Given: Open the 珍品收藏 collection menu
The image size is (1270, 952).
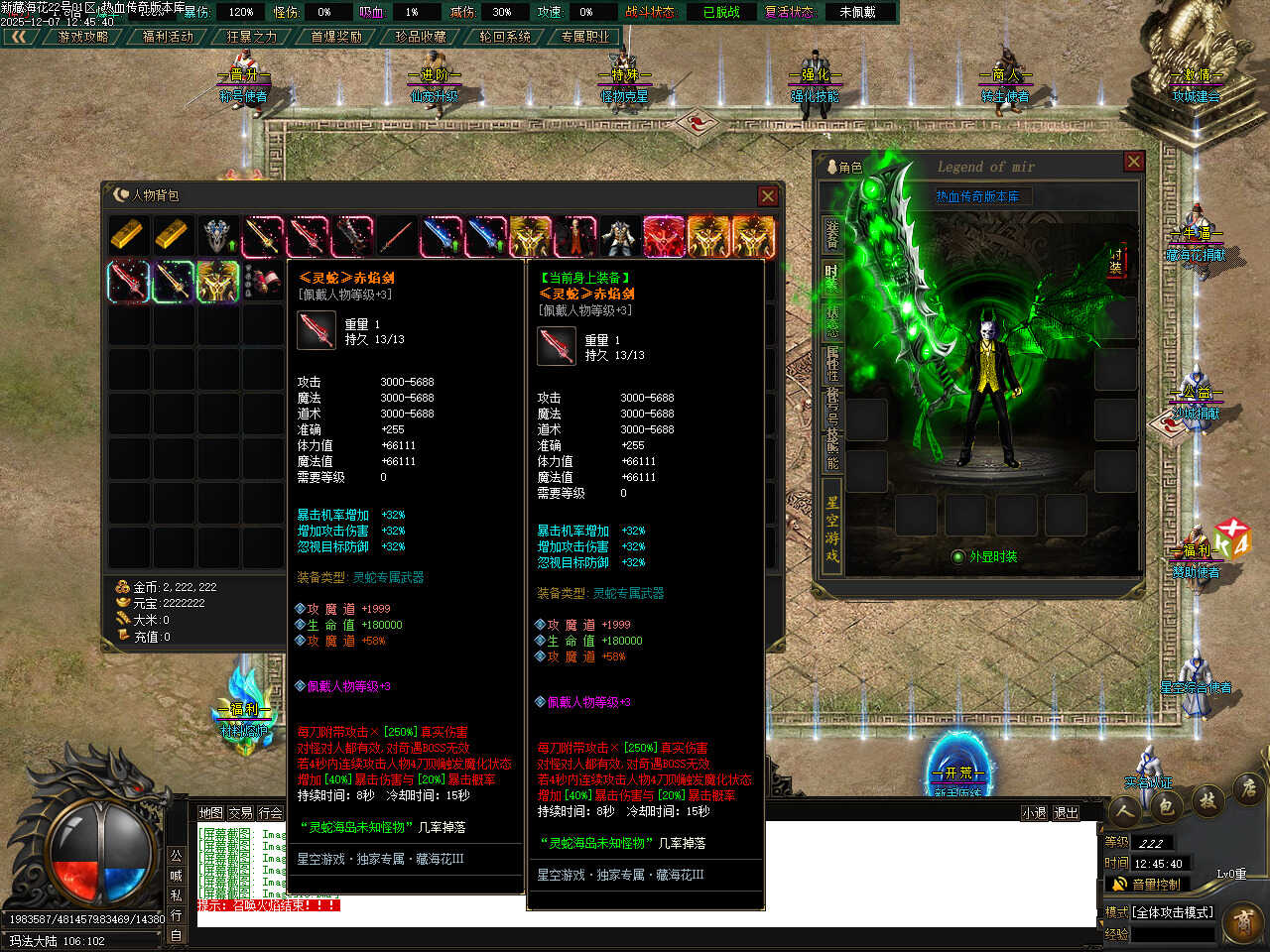Looking at the screenshot, I should click(421, 37).
